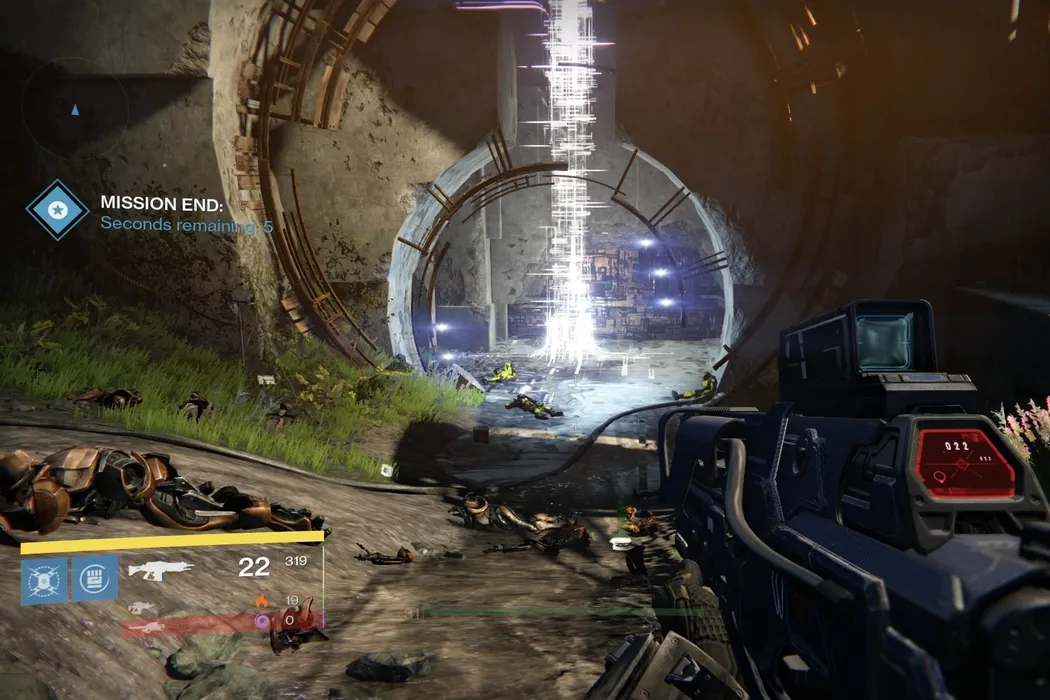Select the primary auto rifle weapon icon

click(x=160, y=571)
